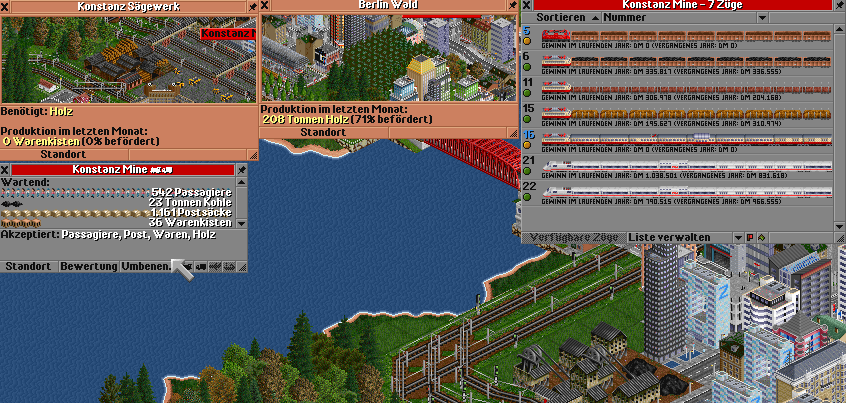Open the Bewertung ratings view

point(88,267)
